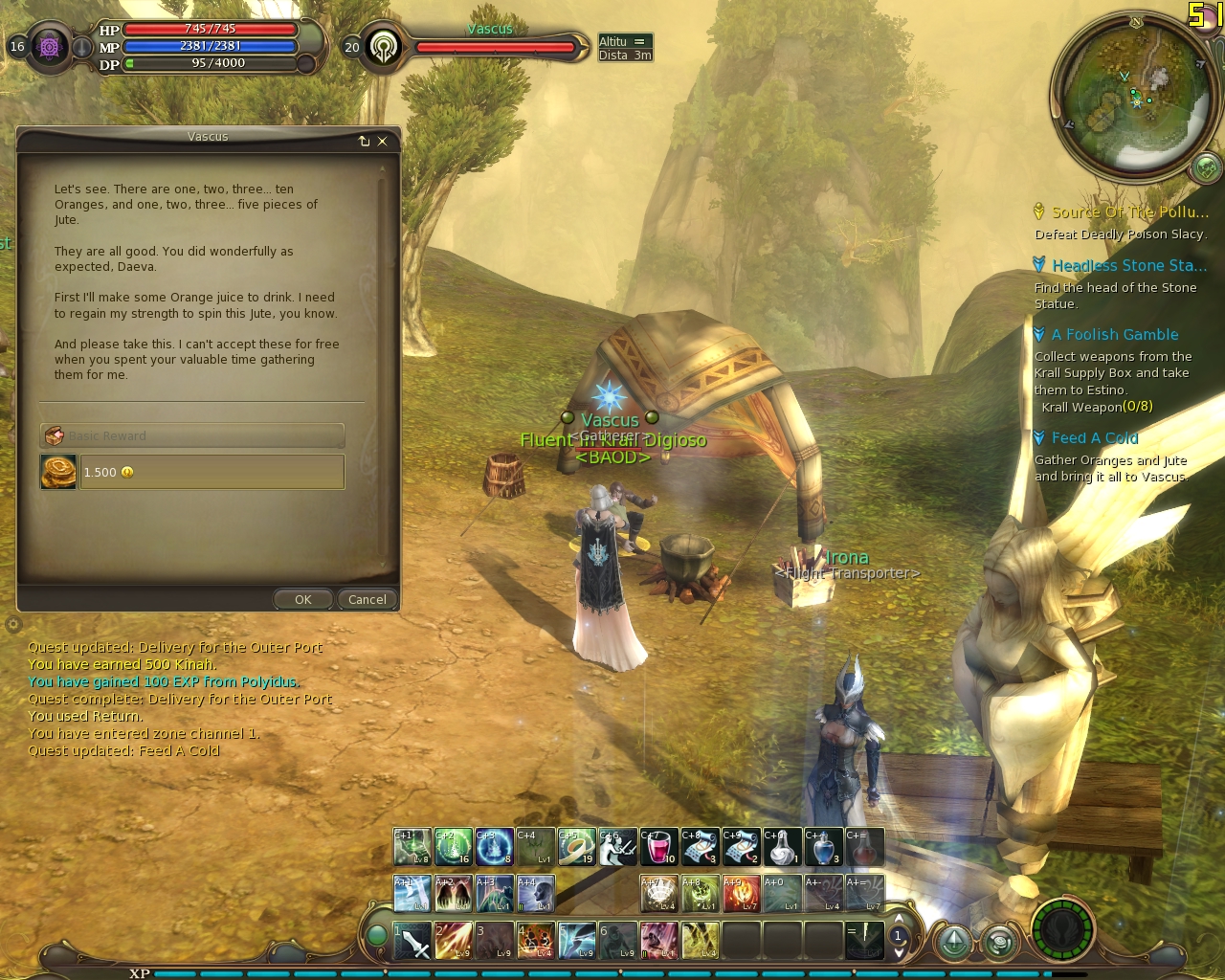Use the red potion in the C+7 slot
This screenshot has width=1225, height=980.
659,847
